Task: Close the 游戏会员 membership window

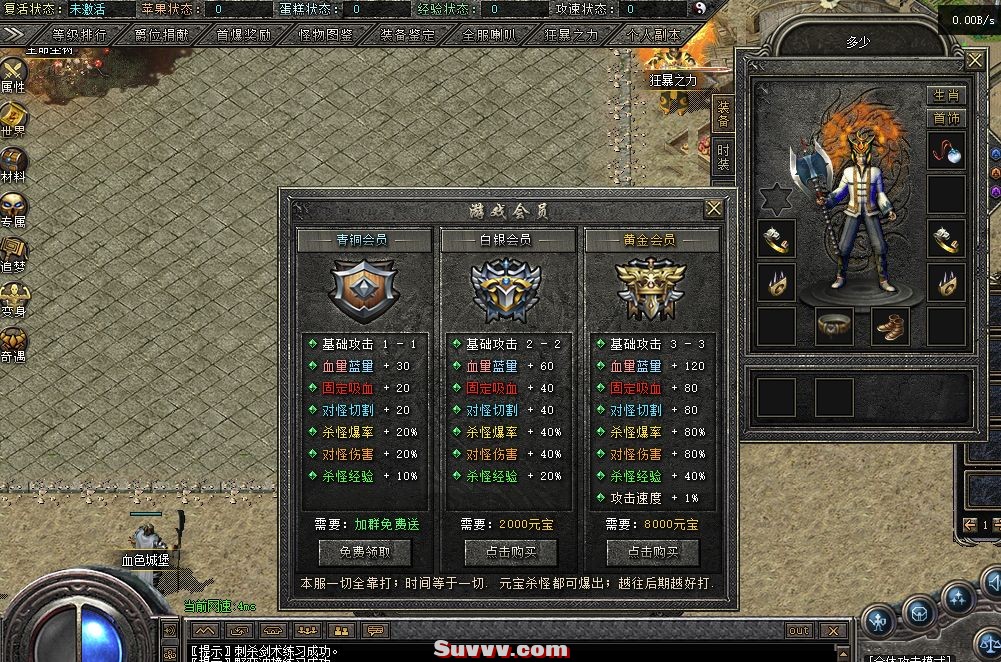Action: pyautogui.click(x=713, y=209)
